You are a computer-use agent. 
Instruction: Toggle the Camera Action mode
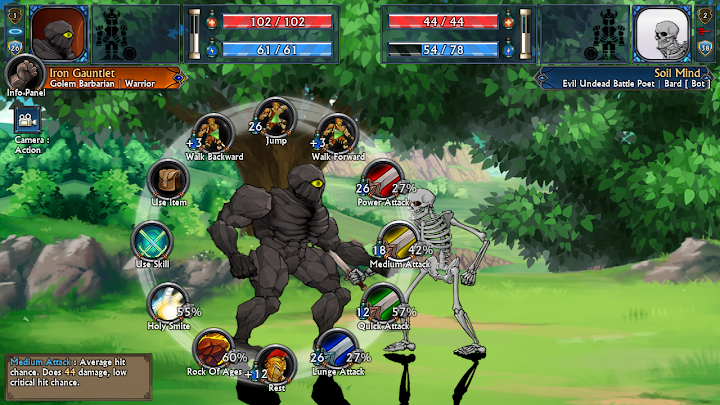click(25, 120)
